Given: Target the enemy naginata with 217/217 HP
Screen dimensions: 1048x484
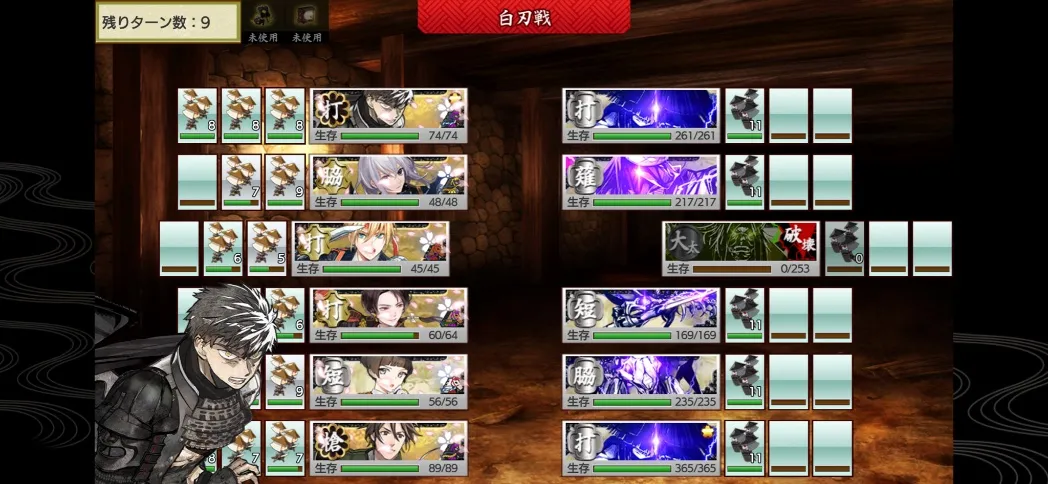Looking at the screenshot, I should [640, 182].
